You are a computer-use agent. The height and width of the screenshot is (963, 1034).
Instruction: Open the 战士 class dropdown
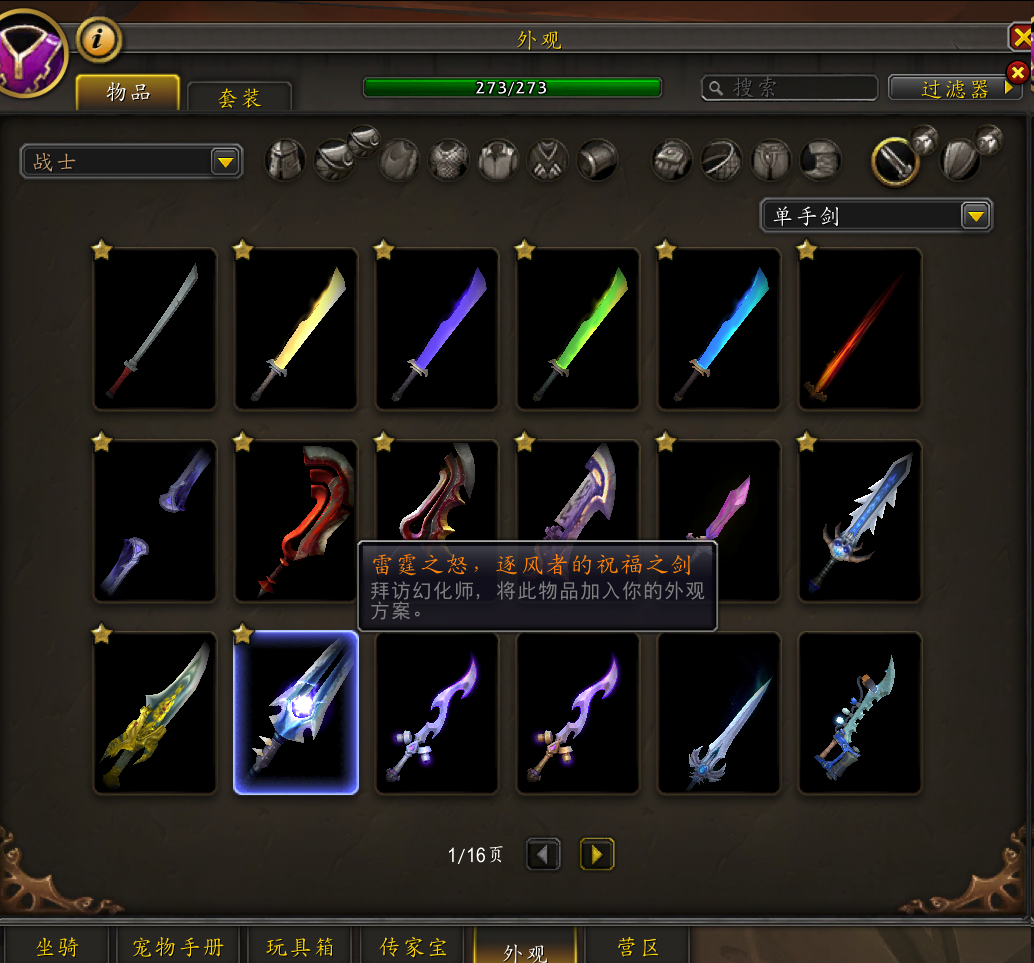tap(131, 161)
